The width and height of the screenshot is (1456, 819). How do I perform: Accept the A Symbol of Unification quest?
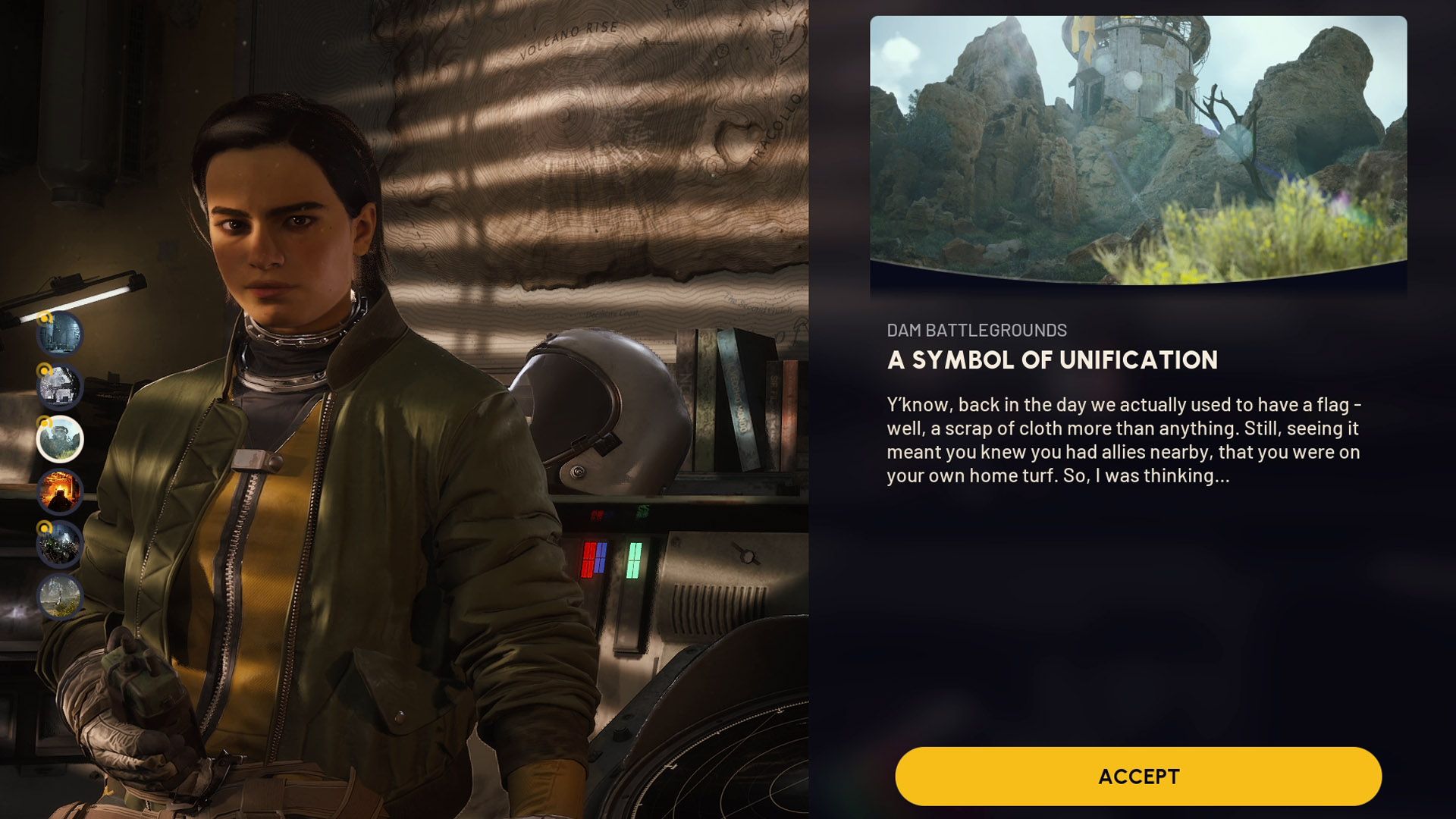tap(1137, 776)
